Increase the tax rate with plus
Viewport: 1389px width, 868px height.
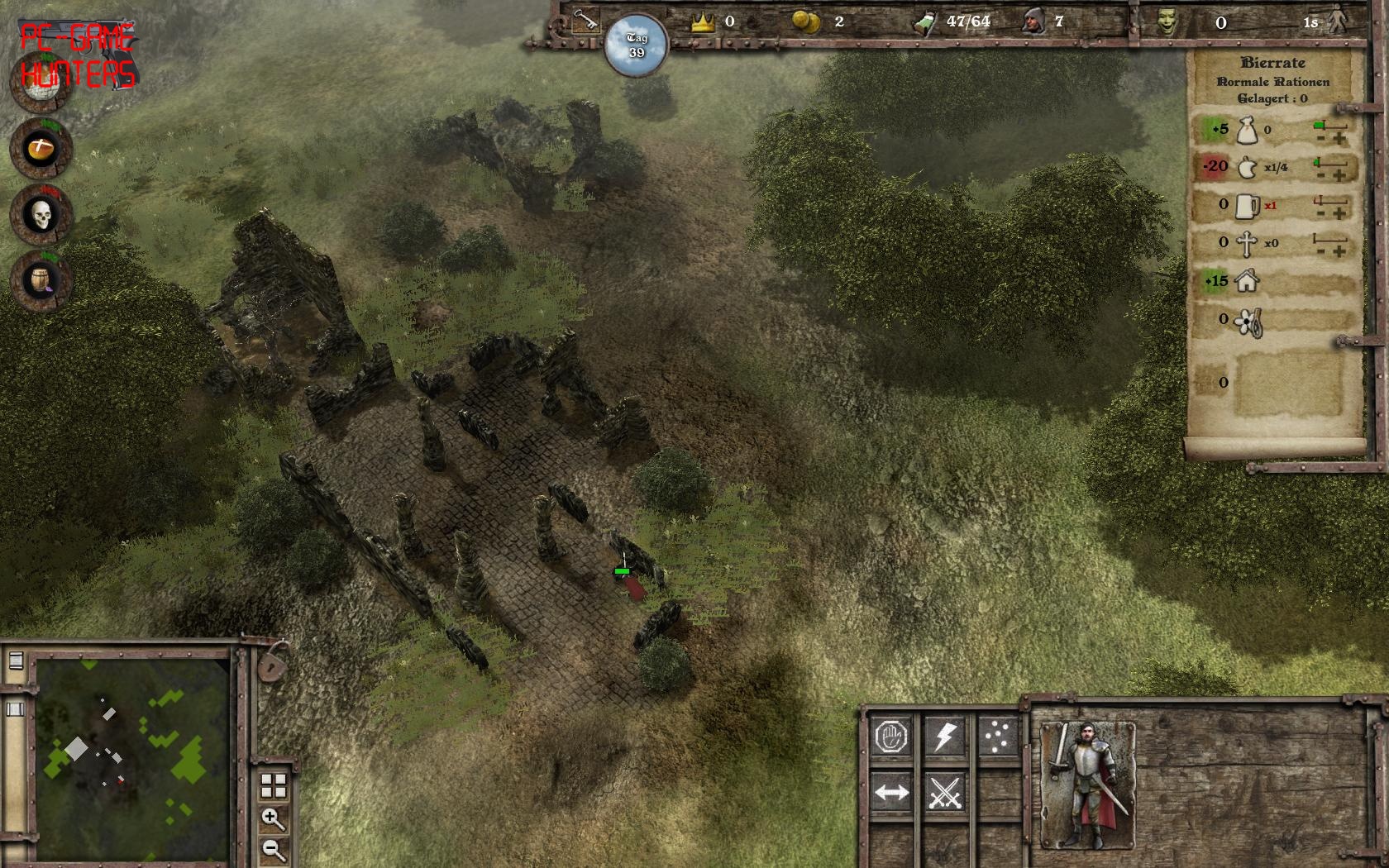point(1339,139)
